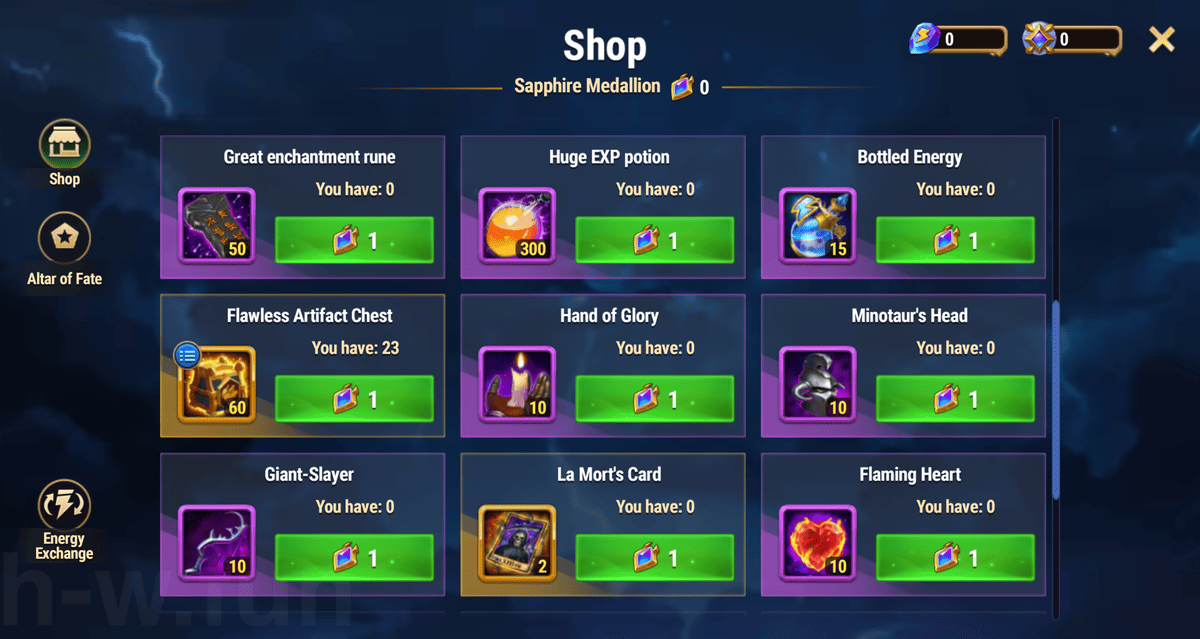Close the Shop window
This screenshot has height=639, width=1200.
1161,40
